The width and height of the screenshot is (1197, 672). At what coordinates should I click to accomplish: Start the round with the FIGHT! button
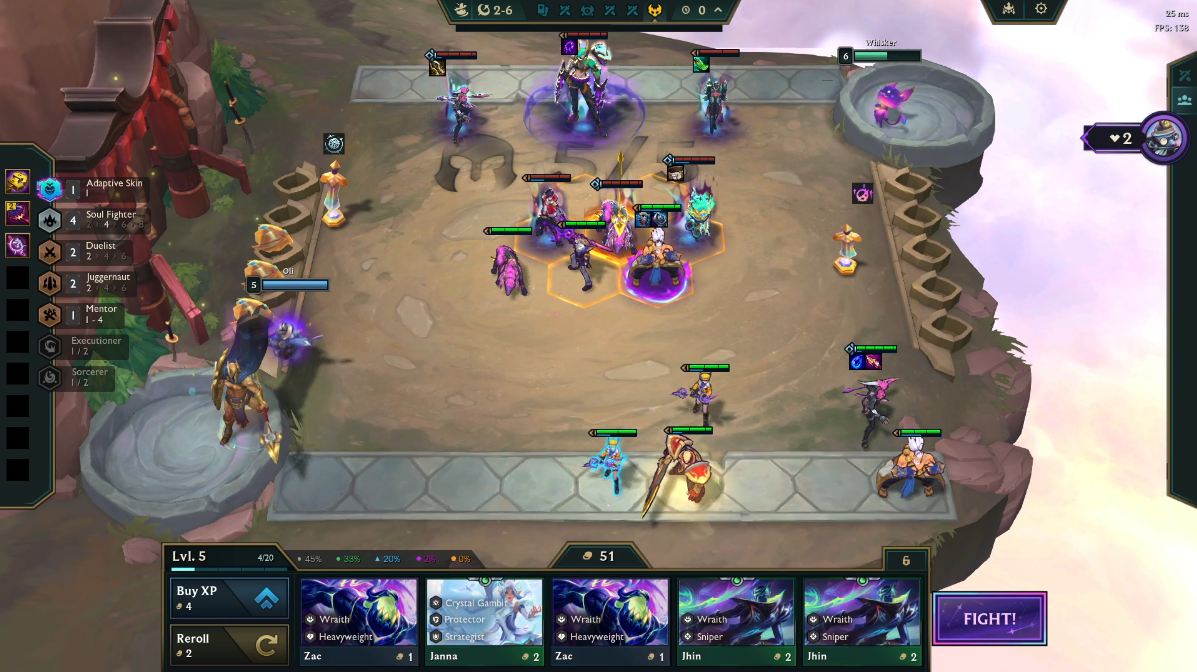tap(989, 619)
